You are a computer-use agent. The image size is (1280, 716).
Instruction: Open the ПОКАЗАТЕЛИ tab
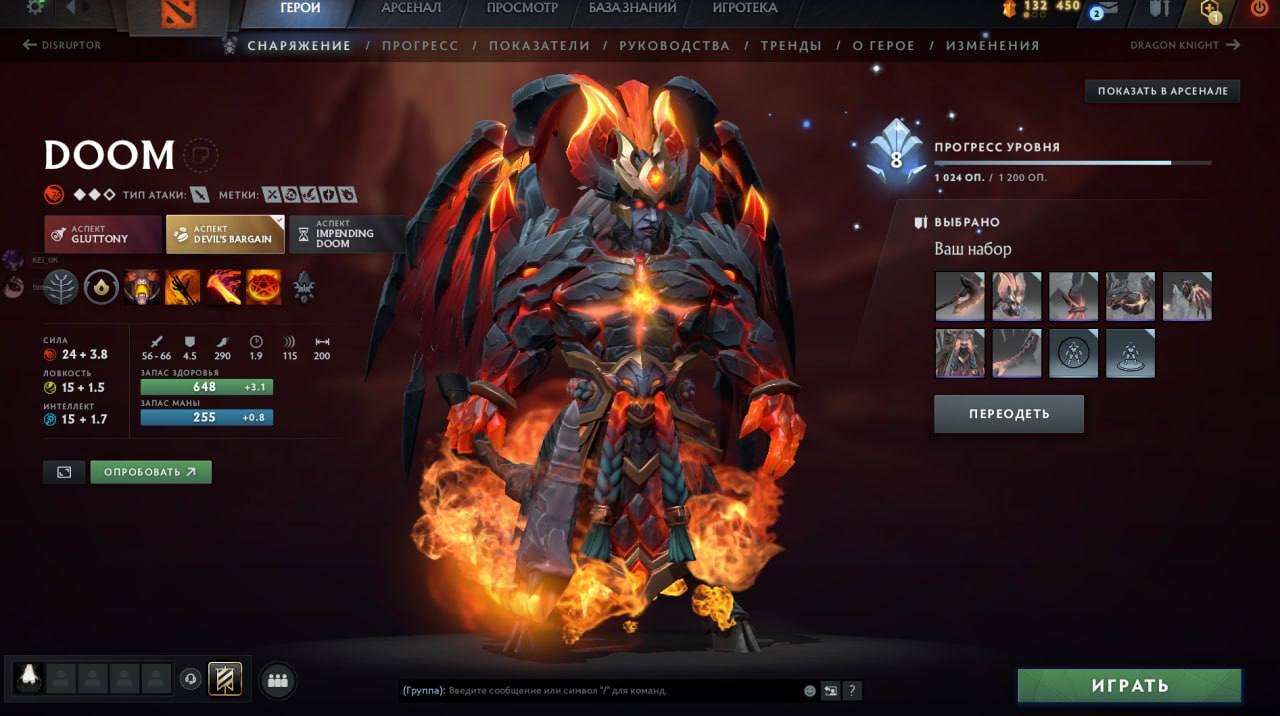(x=539, y=46)
